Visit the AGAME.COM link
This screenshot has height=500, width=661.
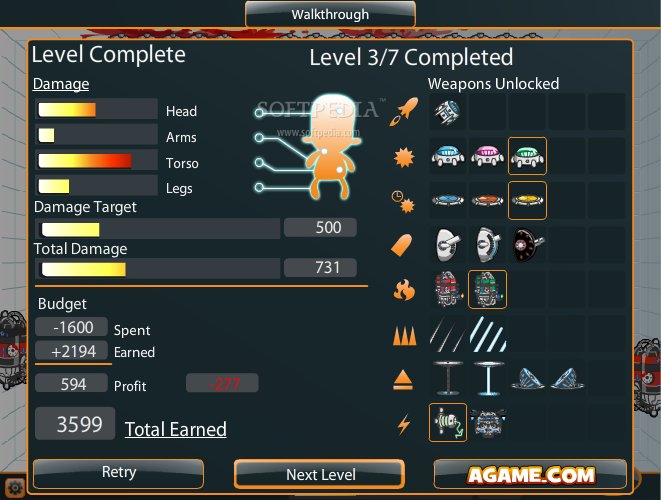(x=530, y=474)
